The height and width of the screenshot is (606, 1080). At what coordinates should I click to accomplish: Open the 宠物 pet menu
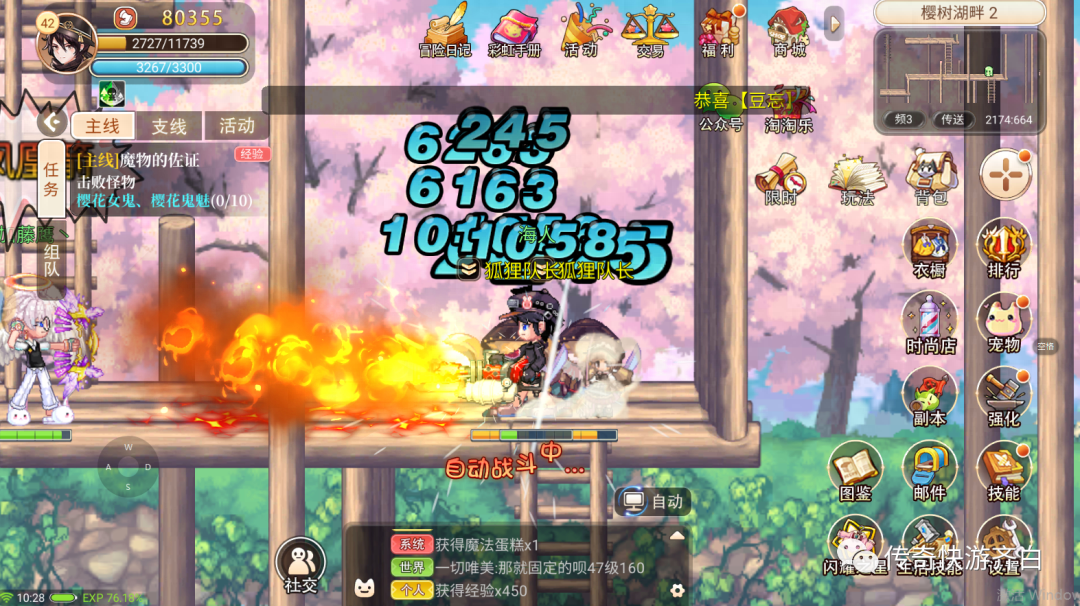pyautogui.click(x=1003, y=322)
